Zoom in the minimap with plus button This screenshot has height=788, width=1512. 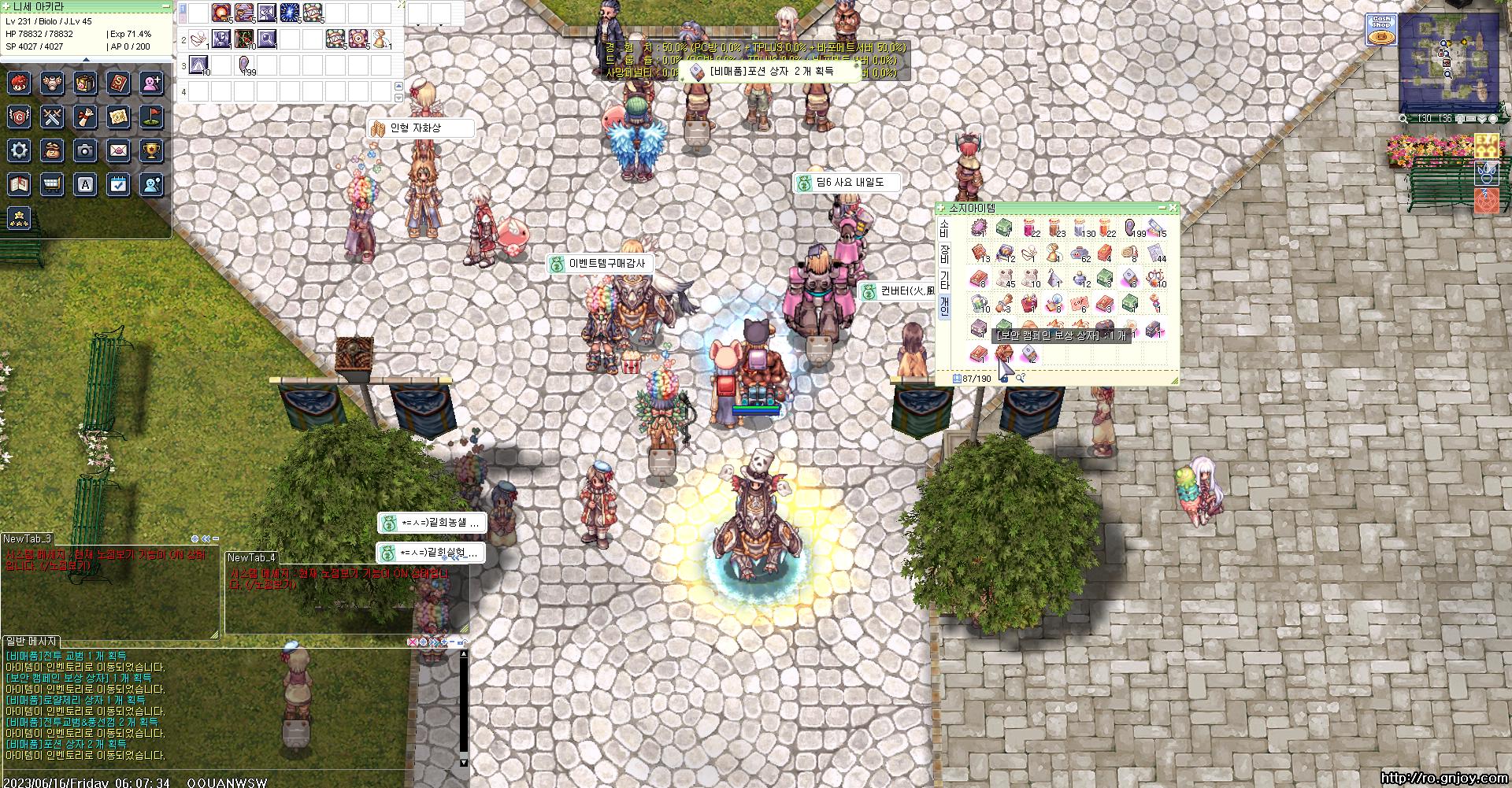pyautogui.click(x=1458, y=119)
